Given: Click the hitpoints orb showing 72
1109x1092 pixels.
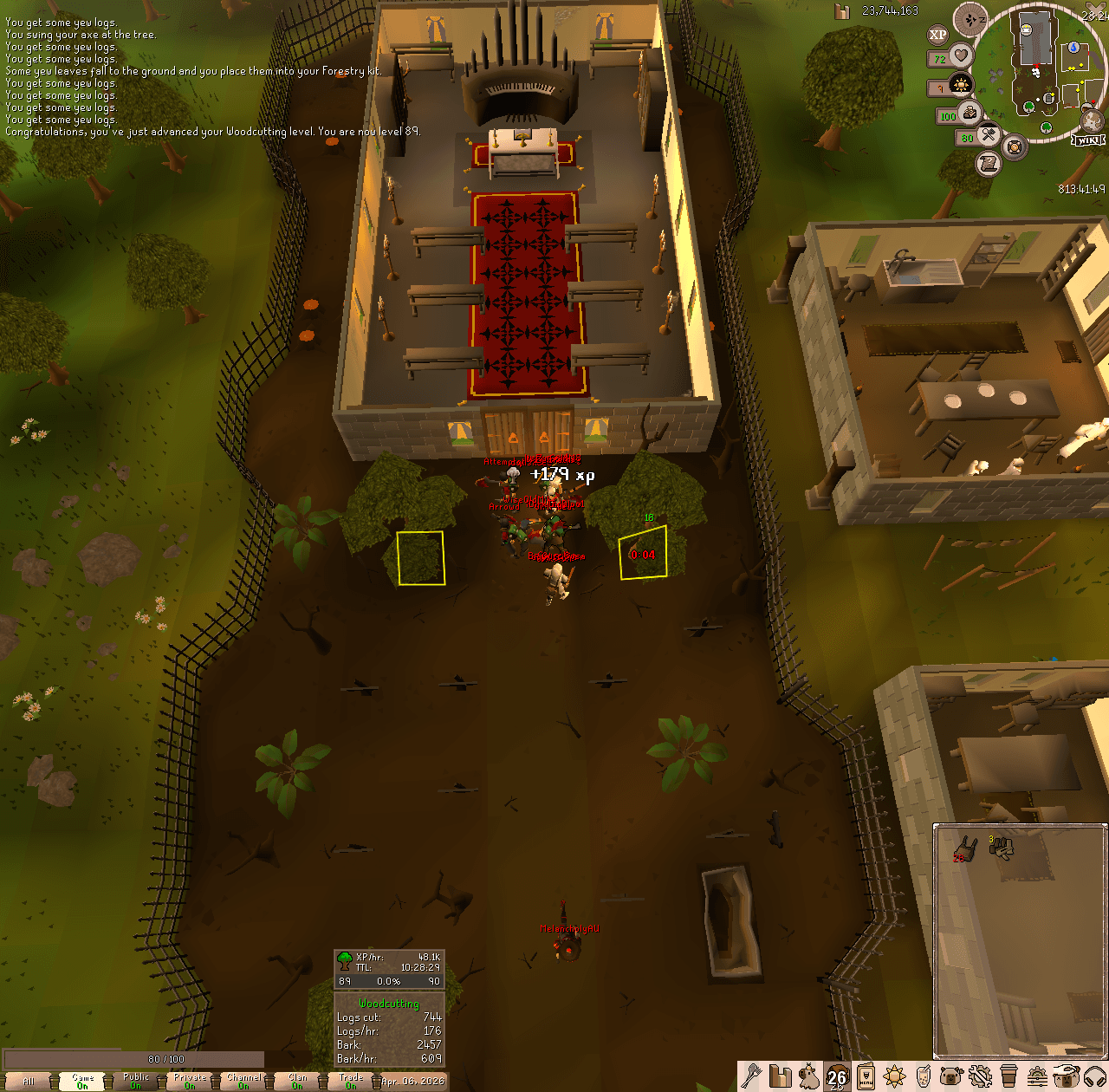Looking at the screenshot, I should pyautogui.click(x=960, y=56).
